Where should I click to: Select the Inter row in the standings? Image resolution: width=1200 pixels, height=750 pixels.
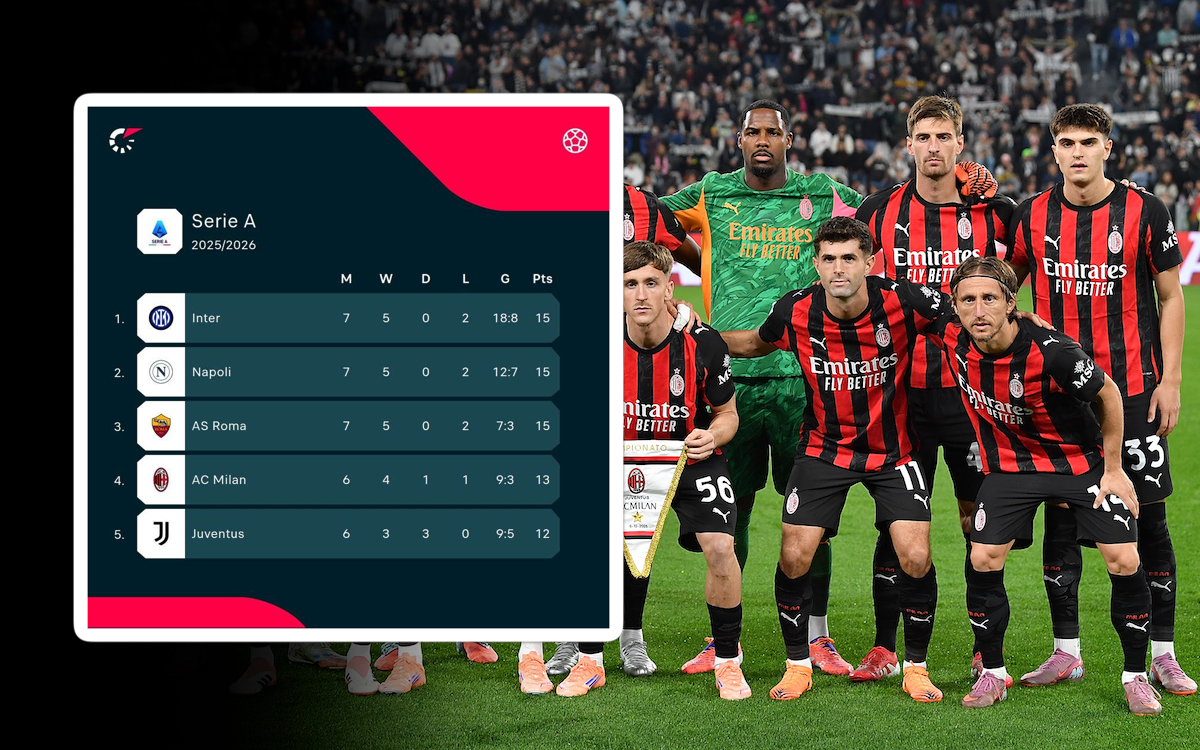(x=347, y=318)
